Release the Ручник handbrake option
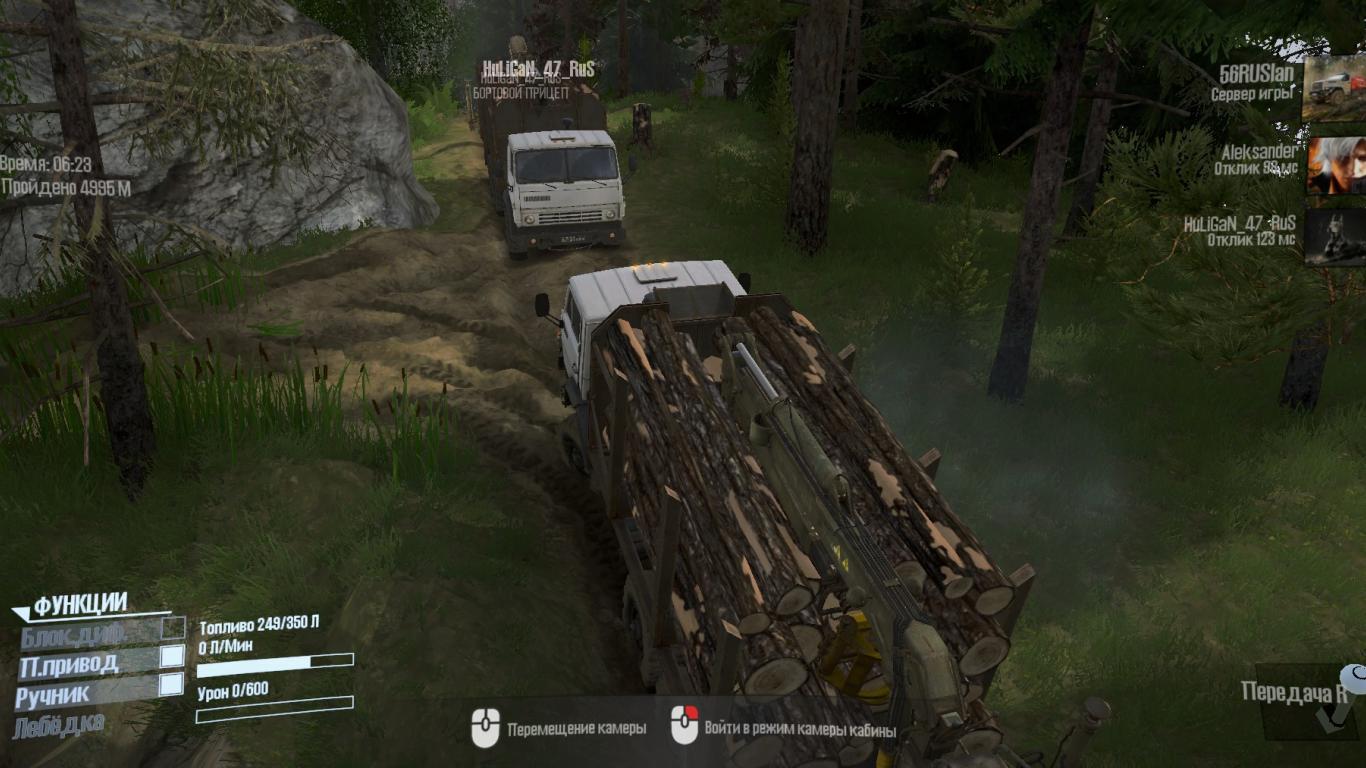Image resolution: width=1366 pixels, height=768 pixels. tap(172, 685)
